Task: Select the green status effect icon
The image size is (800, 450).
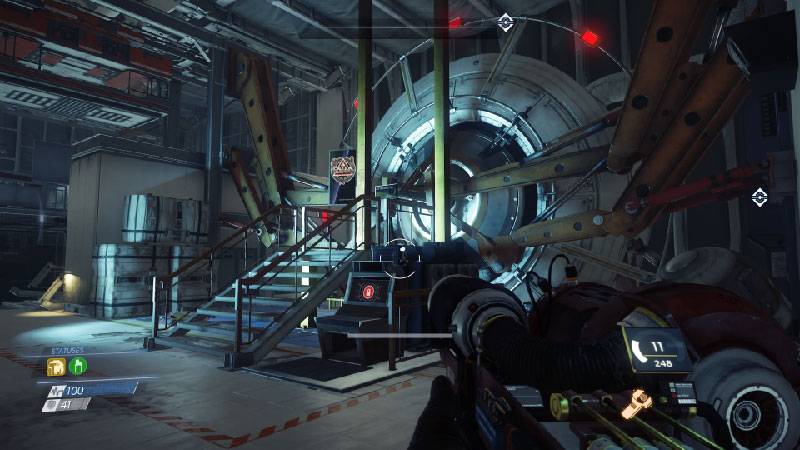Action: 76,367
